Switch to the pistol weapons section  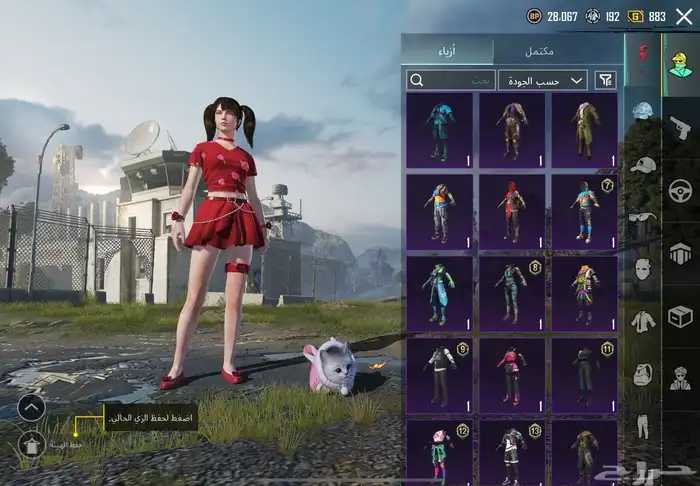(x=680, y=127)
